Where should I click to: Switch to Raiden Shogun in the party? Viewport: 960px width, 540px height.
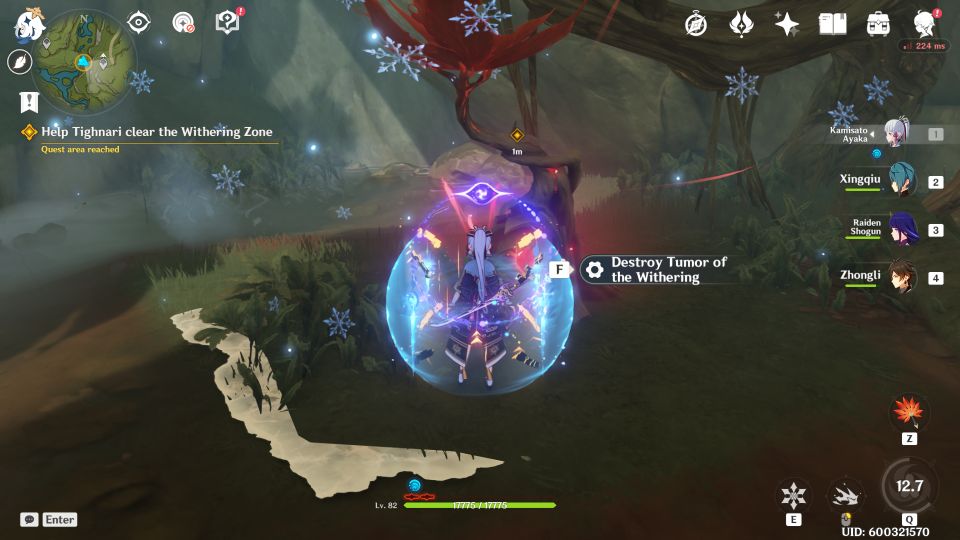point(901,229)
